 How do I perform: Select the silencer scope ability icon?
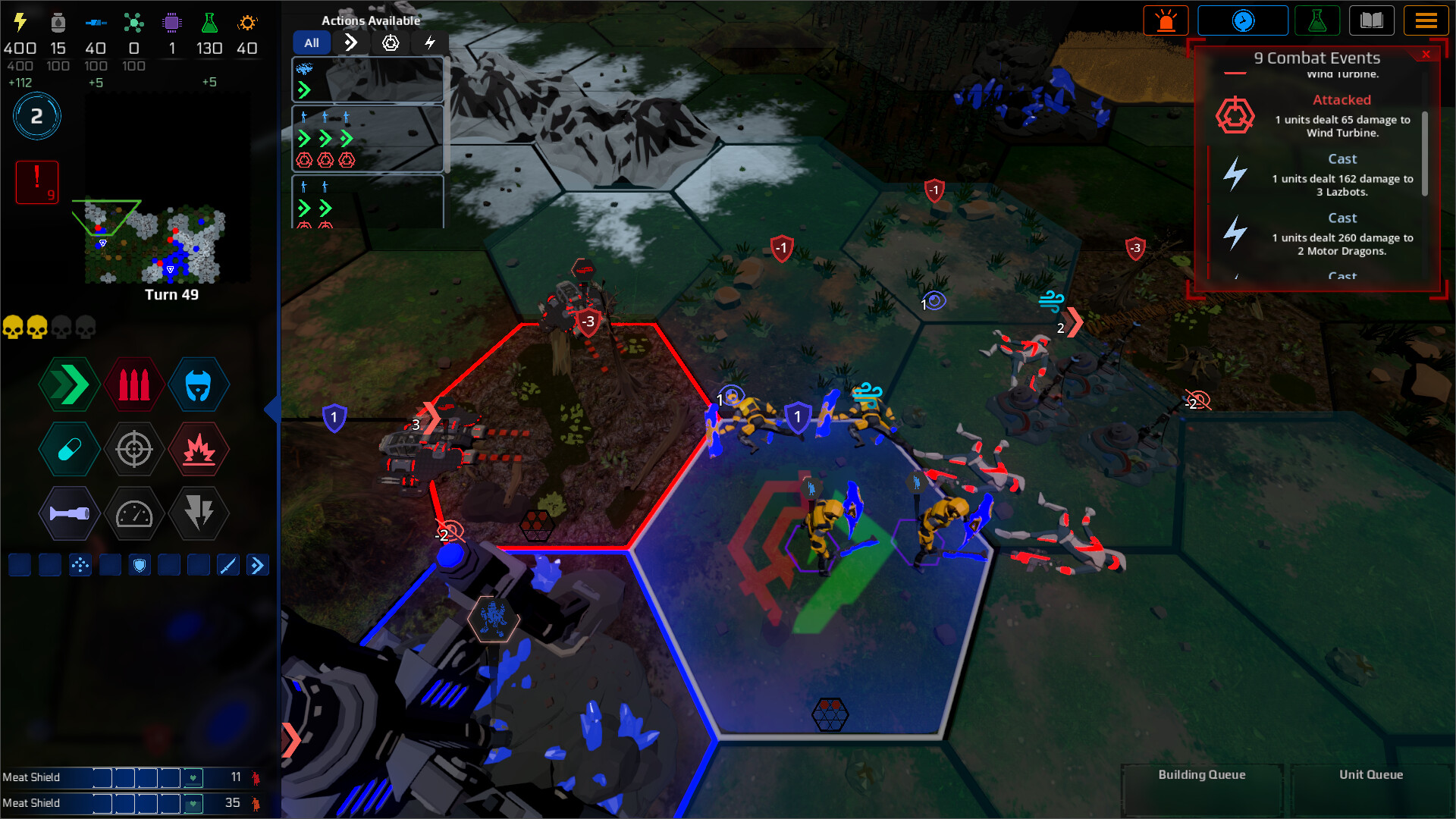(134, 449)
